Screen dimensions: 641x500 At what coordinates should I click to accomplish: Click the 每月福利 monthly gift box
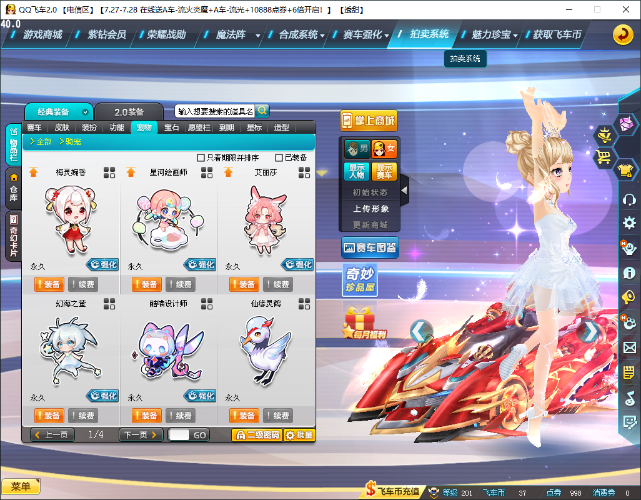pos(360,321)
